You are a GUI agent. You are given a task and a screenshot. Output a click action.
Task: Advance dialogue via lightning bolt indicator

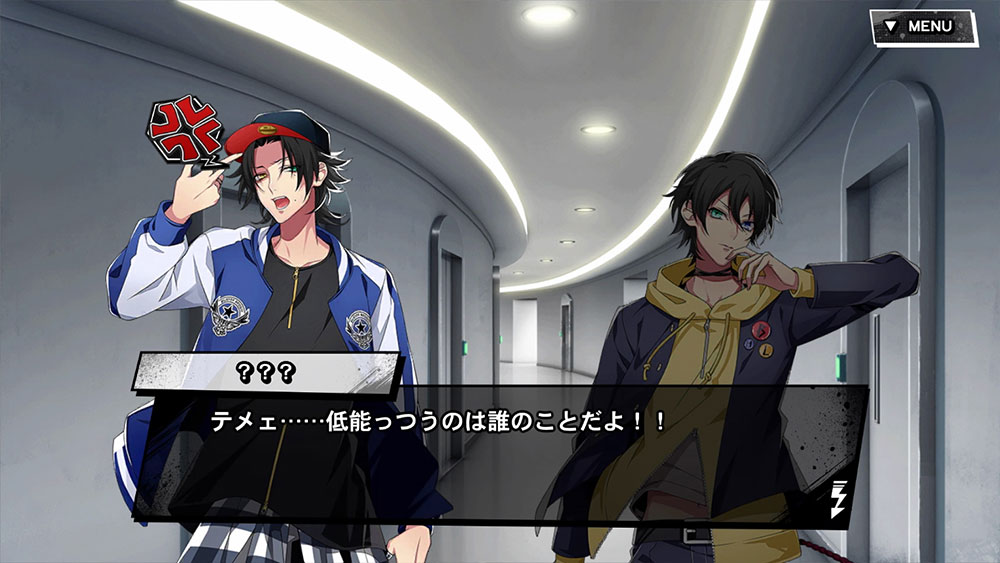(x=840, y=496)
